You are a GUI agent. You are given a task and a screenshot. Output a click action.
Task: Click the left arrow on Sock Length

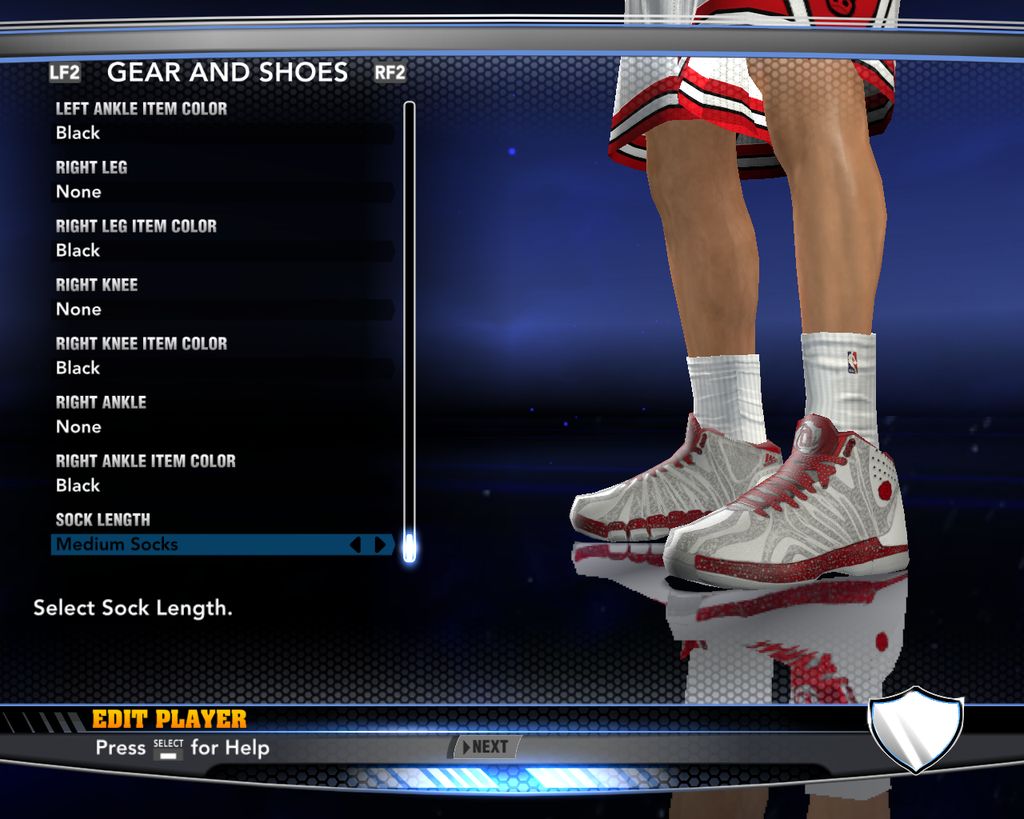[355, 545]
